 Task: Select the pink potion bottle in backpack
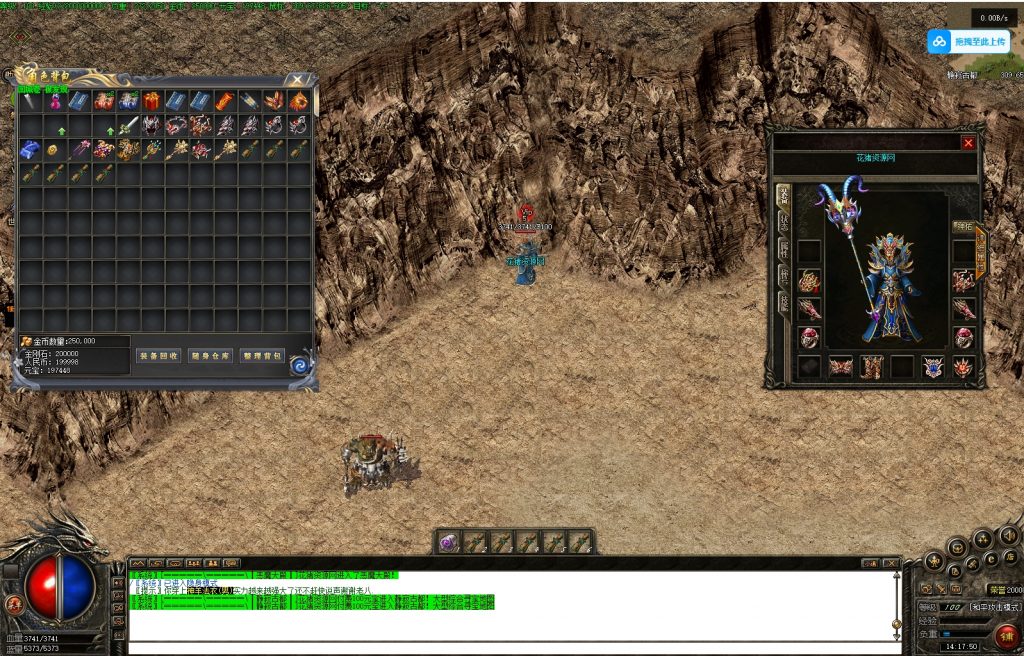[x=55, y=101]
